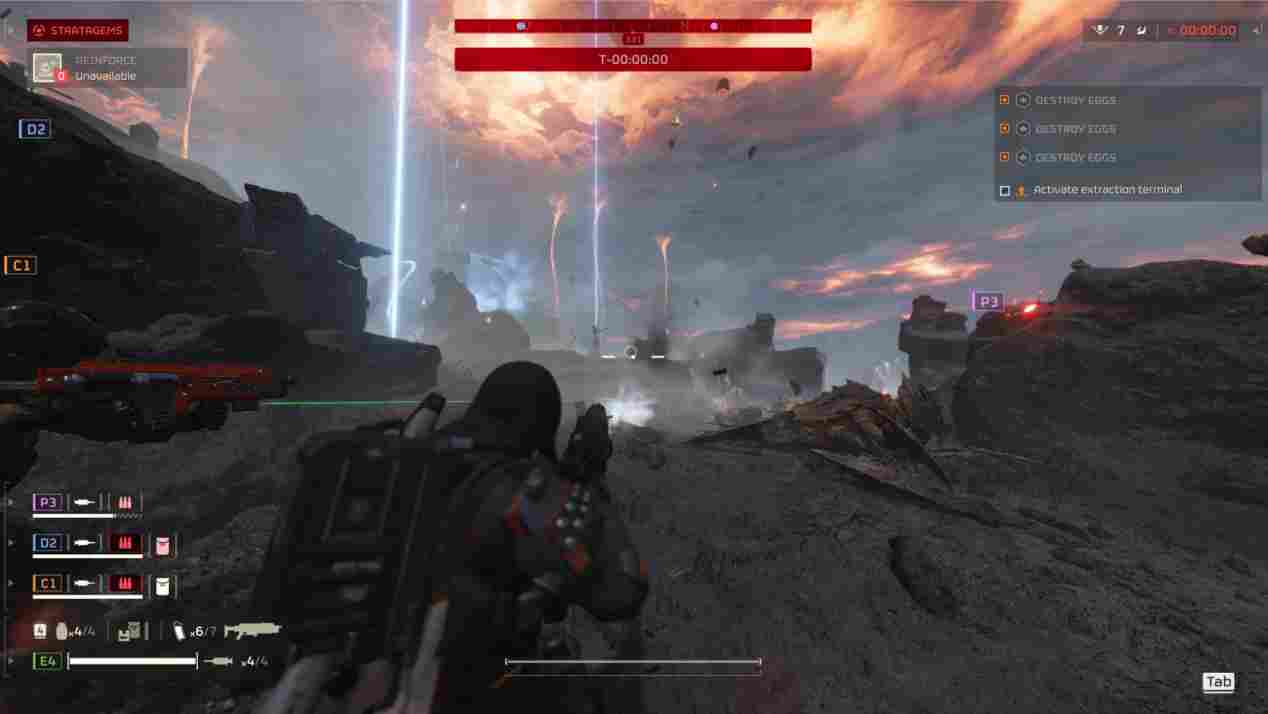Click the E4 player tag
This screenshot has width=1268, height=714.
(47, 661)
